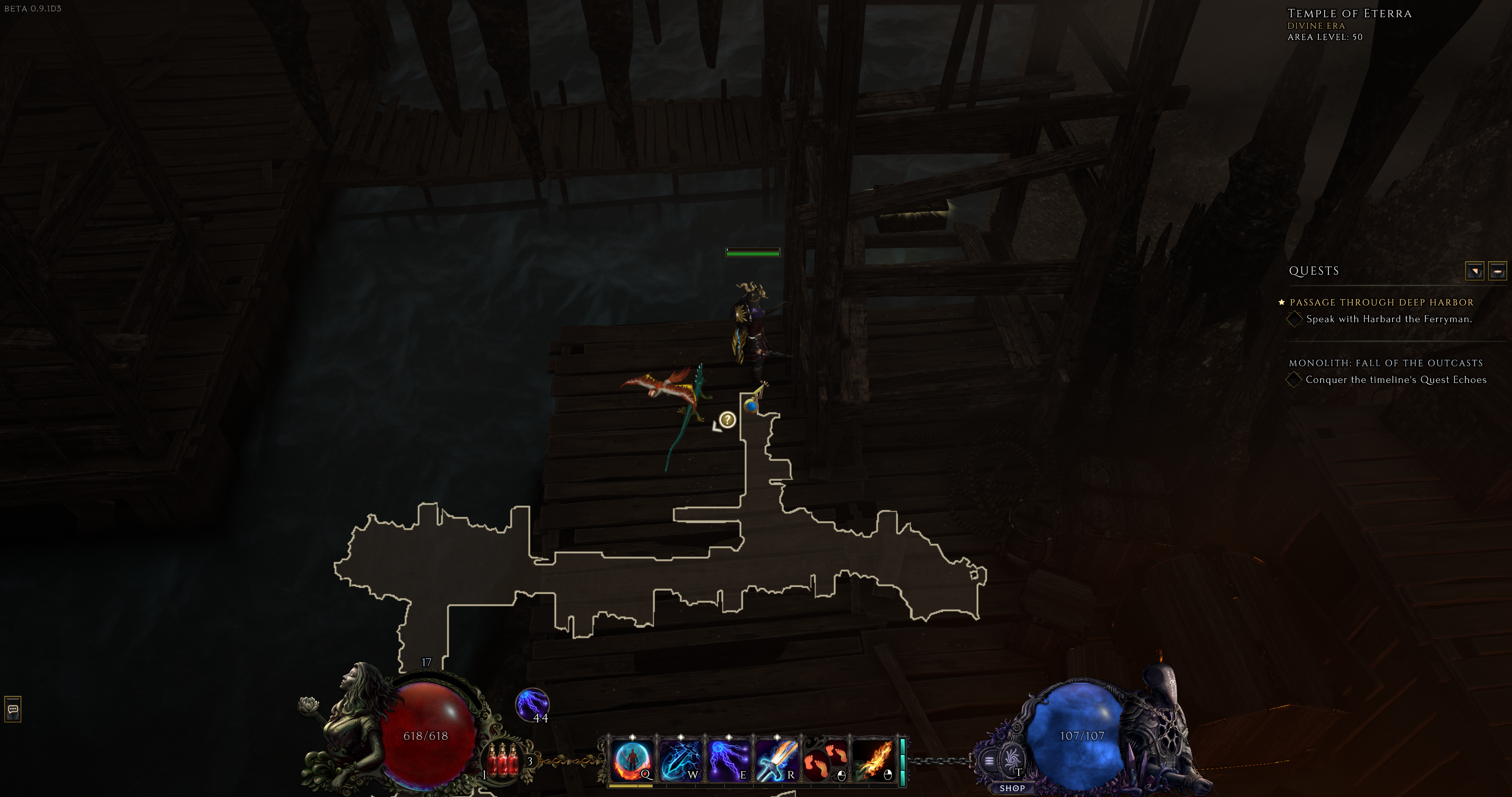This screenshot has height=797, width=1512.
Task: Click the question mark marker on map
Action: tap(727, 420)
